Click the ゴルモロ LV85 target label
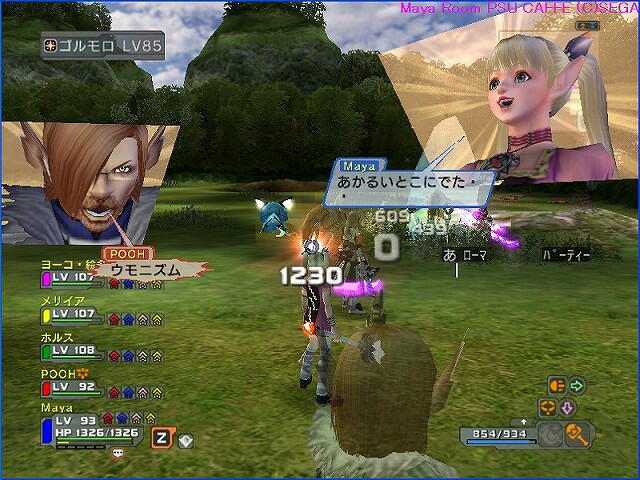The width and height of the screenshot is (640, 480). coord(104,45)
